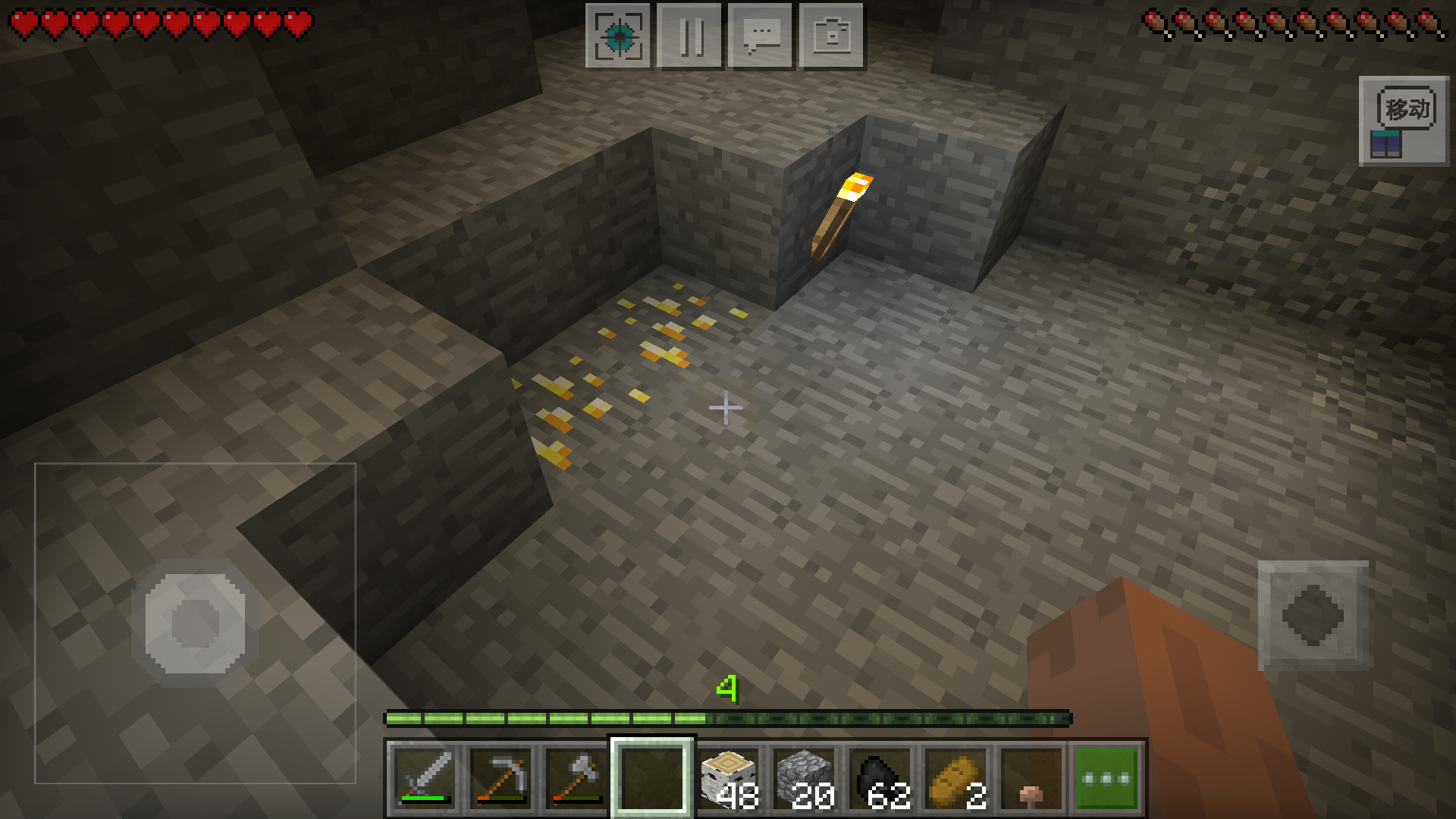Image resolution: width=1456 pixels, height=819 pixels.
Task: Open inventory with the green three-dot button
Action: point(1106,778)
